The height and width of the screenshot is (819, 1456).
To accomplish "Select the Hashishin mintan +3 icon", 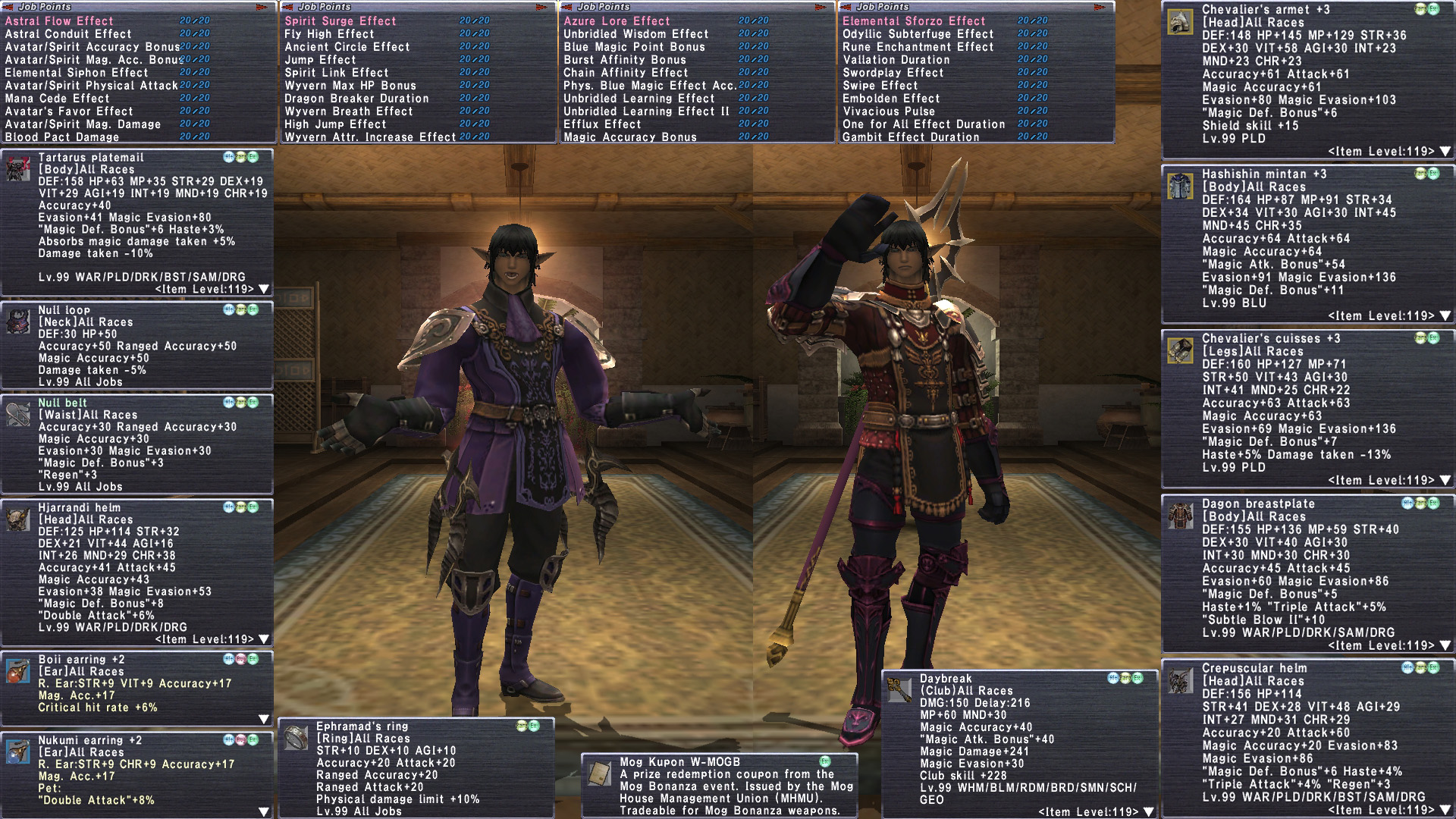I will coord(1180,186).
